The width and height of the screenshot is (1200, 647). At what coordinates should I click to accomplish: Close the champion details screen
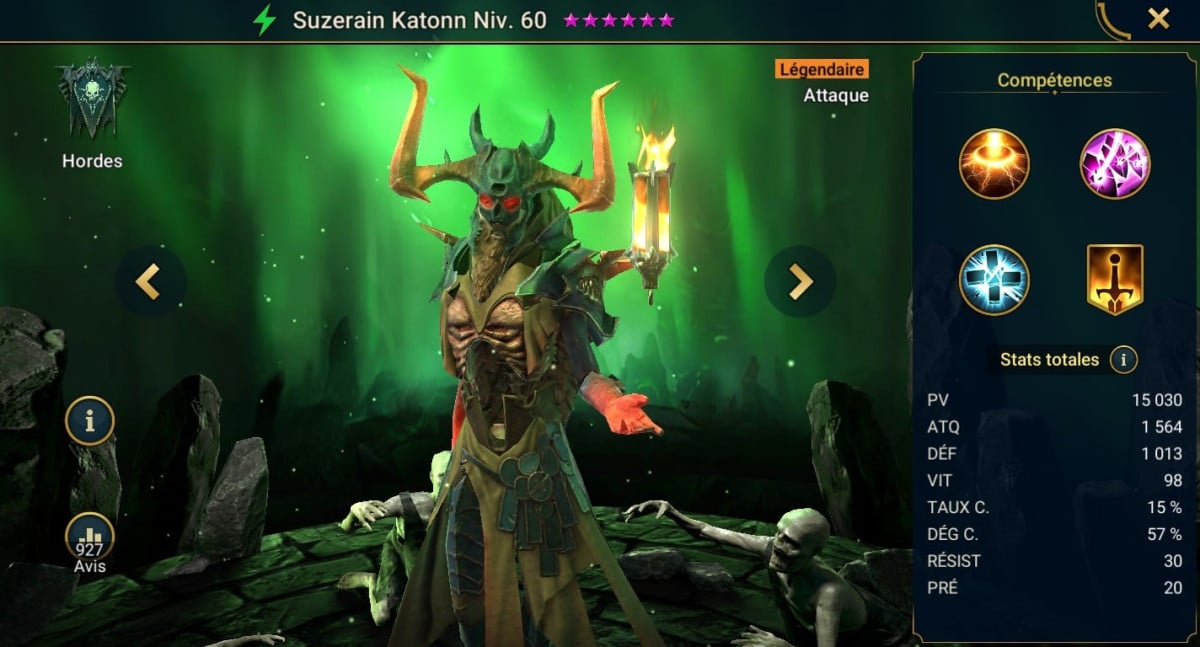pos(1158,18)
